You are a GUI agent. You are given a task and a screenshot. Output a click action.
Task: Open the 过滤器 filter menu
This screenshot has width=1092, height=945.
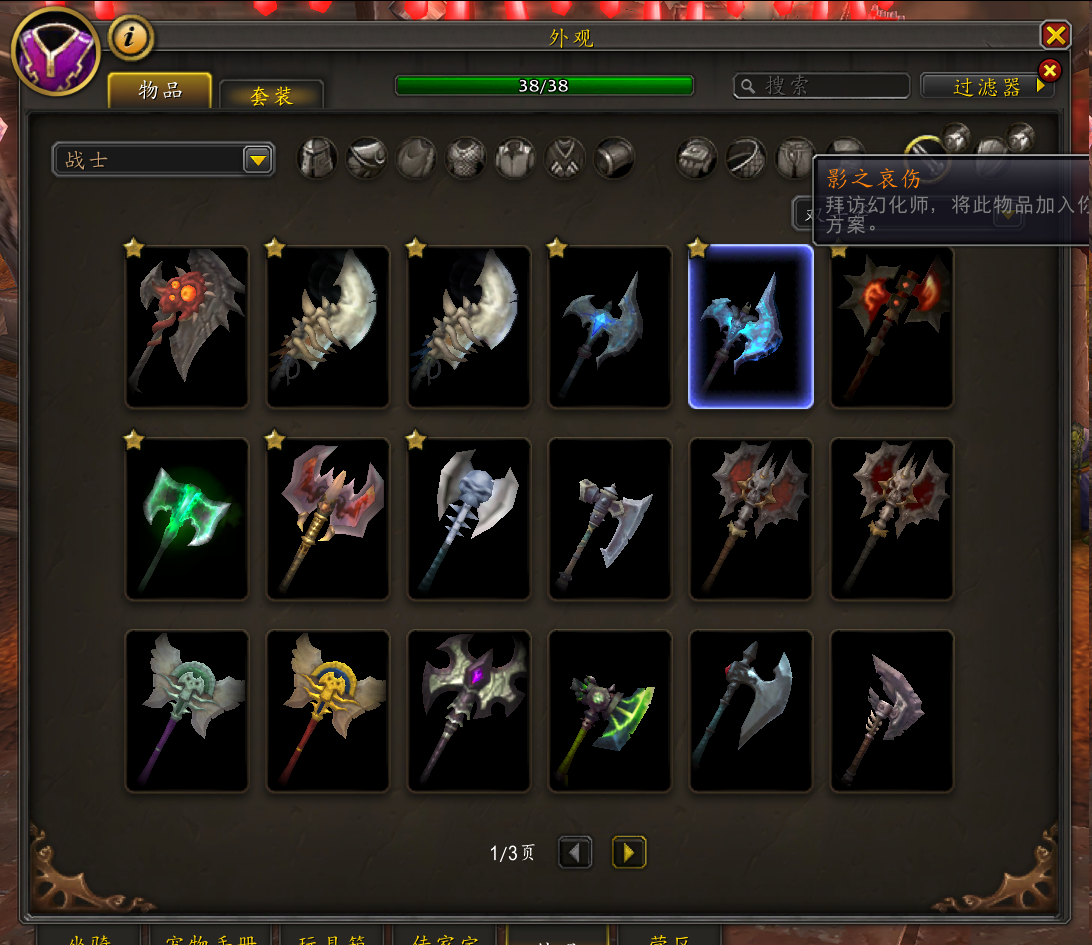pos(987,87)
